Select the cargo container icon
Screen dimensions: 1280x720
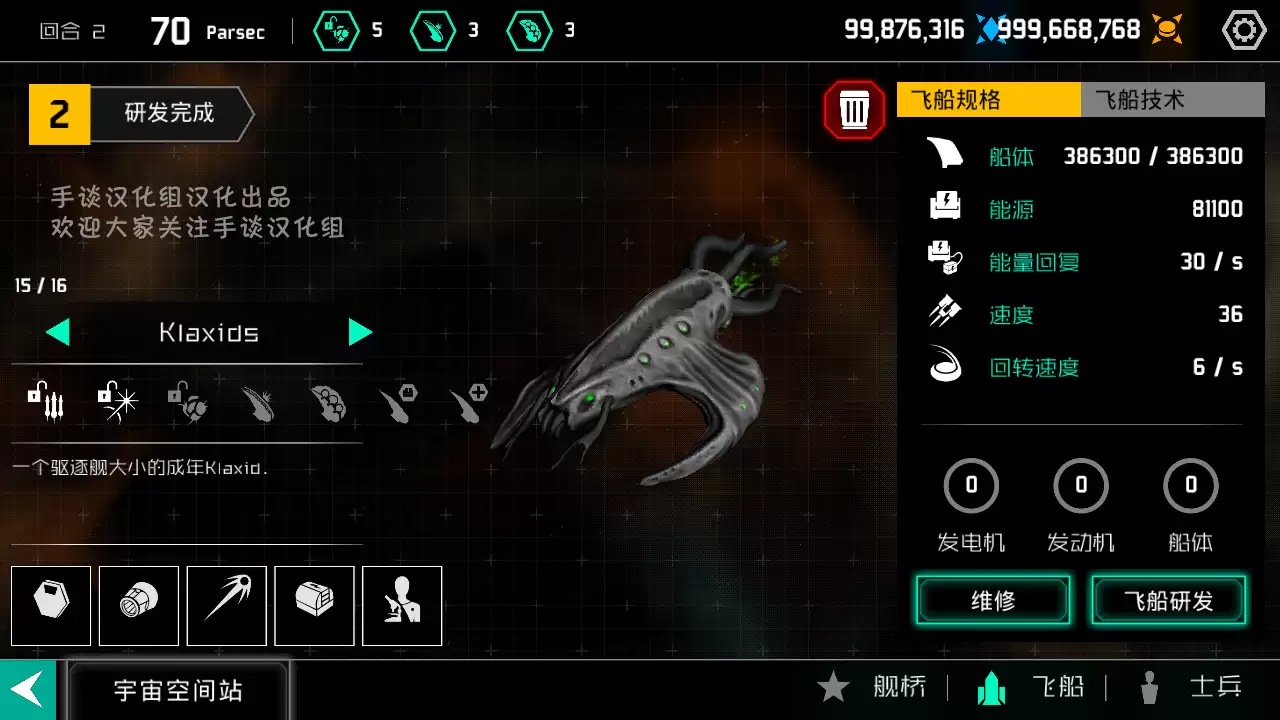pyautogui.click(x=314, y=606)
